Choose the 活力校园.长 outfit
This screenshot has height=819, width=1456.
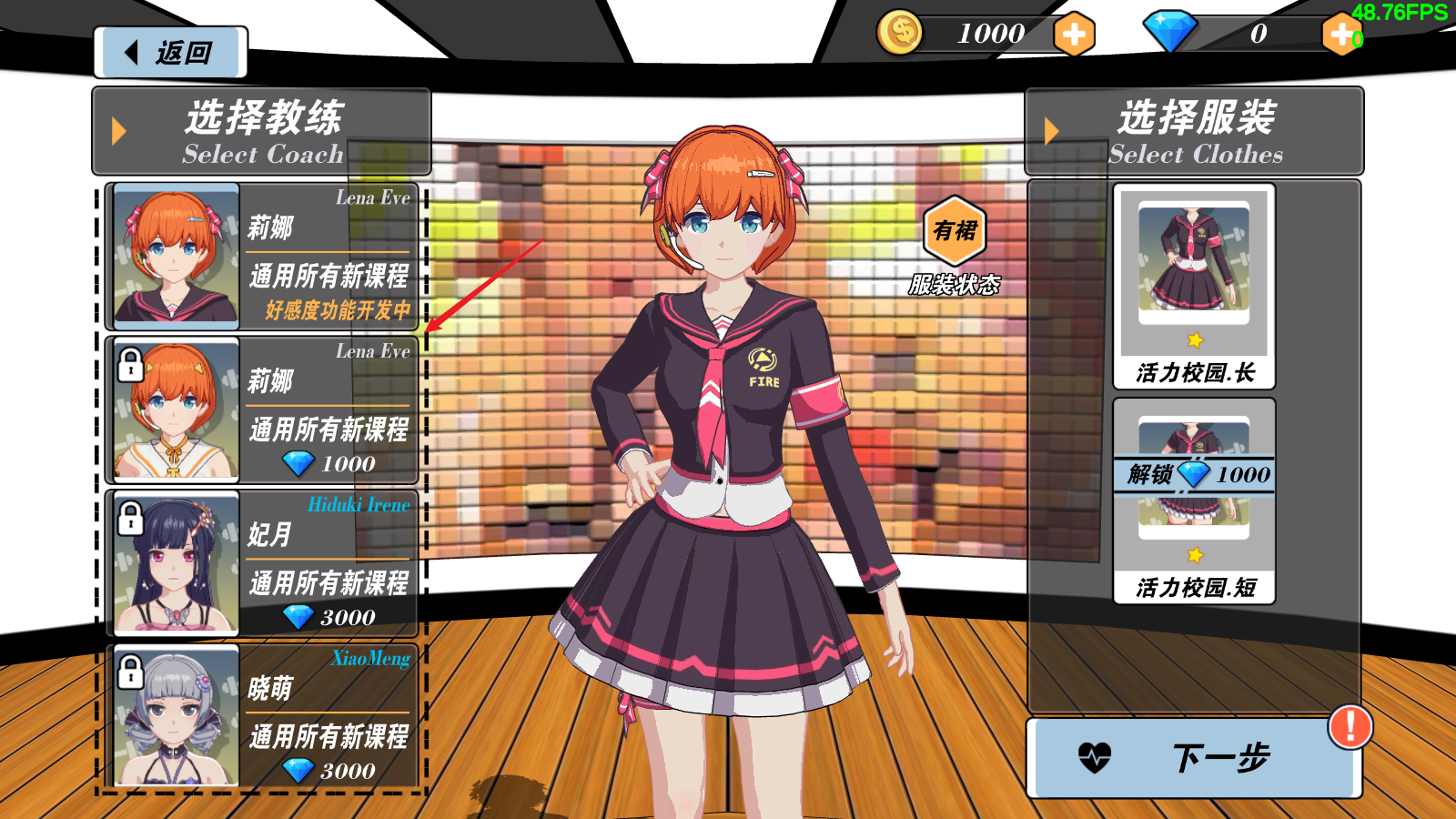pyautogui.click(x=1194, y=287)
